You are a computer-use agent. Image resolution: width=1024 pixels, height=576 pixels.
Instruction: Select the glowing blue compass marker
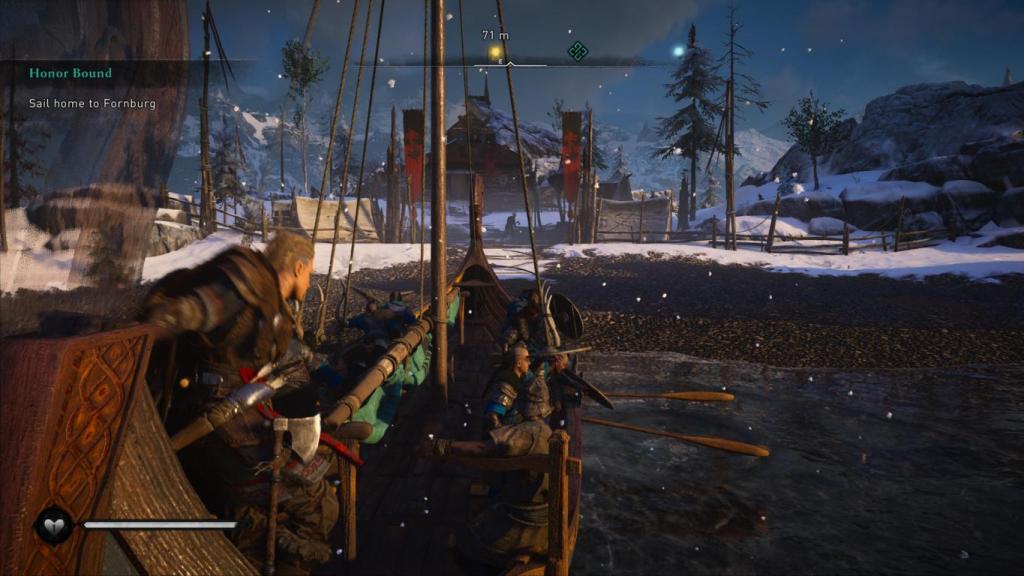(x=678, y=50)
